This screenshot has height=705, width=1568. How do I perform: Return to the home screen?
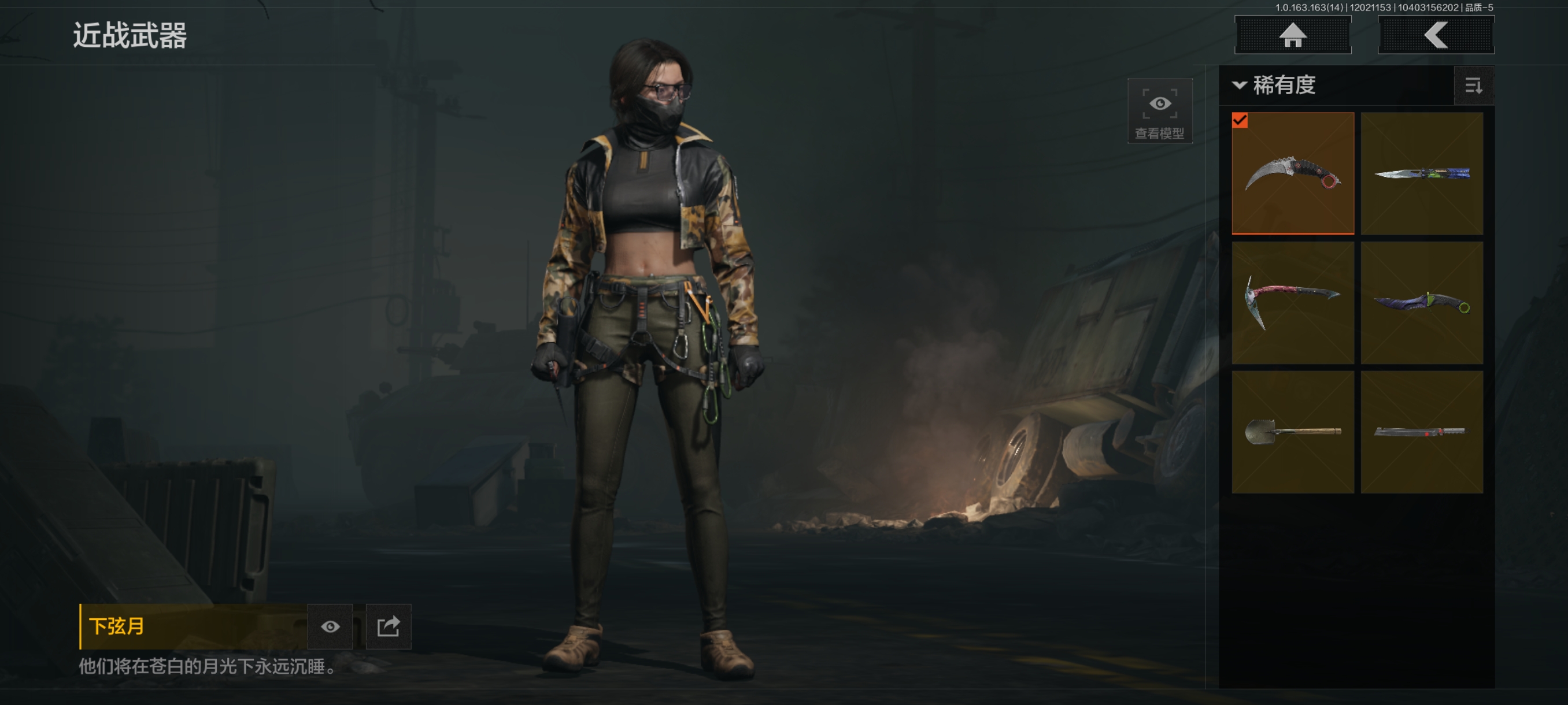pyautogui.click(x=1292, y=35)
